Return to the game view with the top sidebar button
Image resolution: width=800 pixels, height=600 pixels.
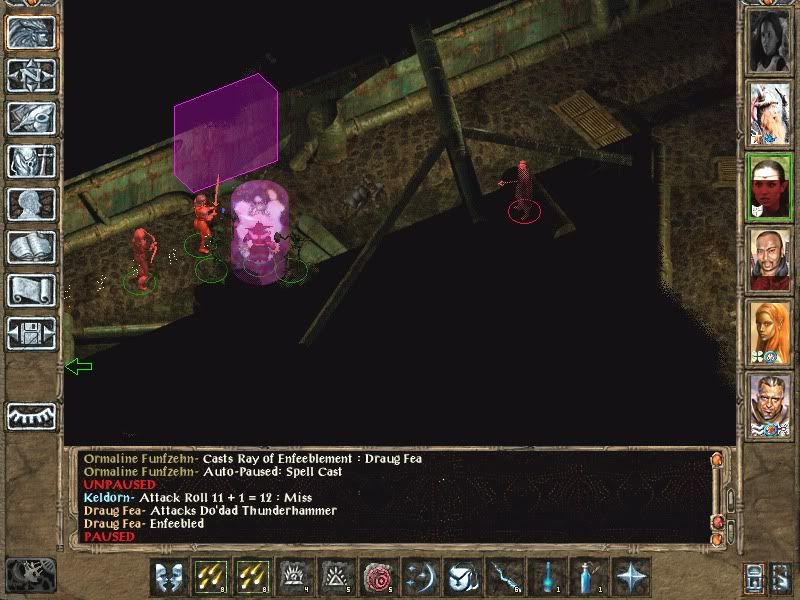(x=31, y=33)
